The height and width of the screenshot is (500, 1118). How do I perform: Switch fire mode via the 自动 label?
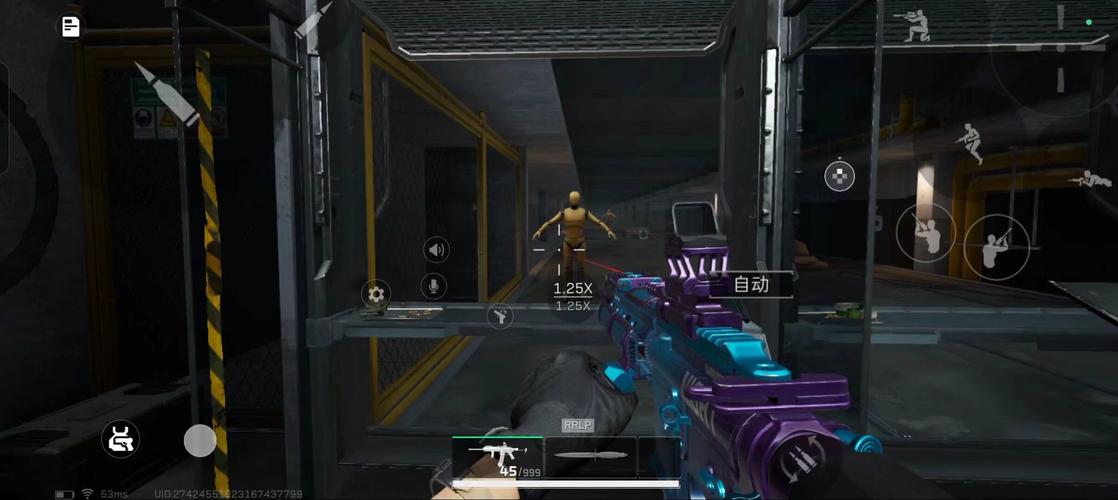(x=751, y=285)
